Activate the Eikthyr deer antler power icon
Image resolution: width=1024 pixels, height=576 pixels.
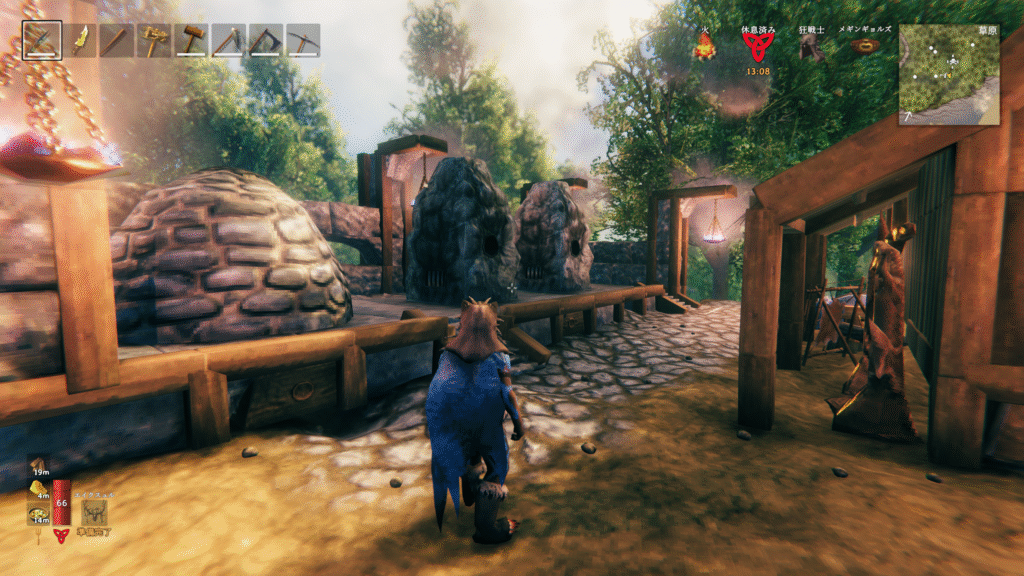coord(95,512)
